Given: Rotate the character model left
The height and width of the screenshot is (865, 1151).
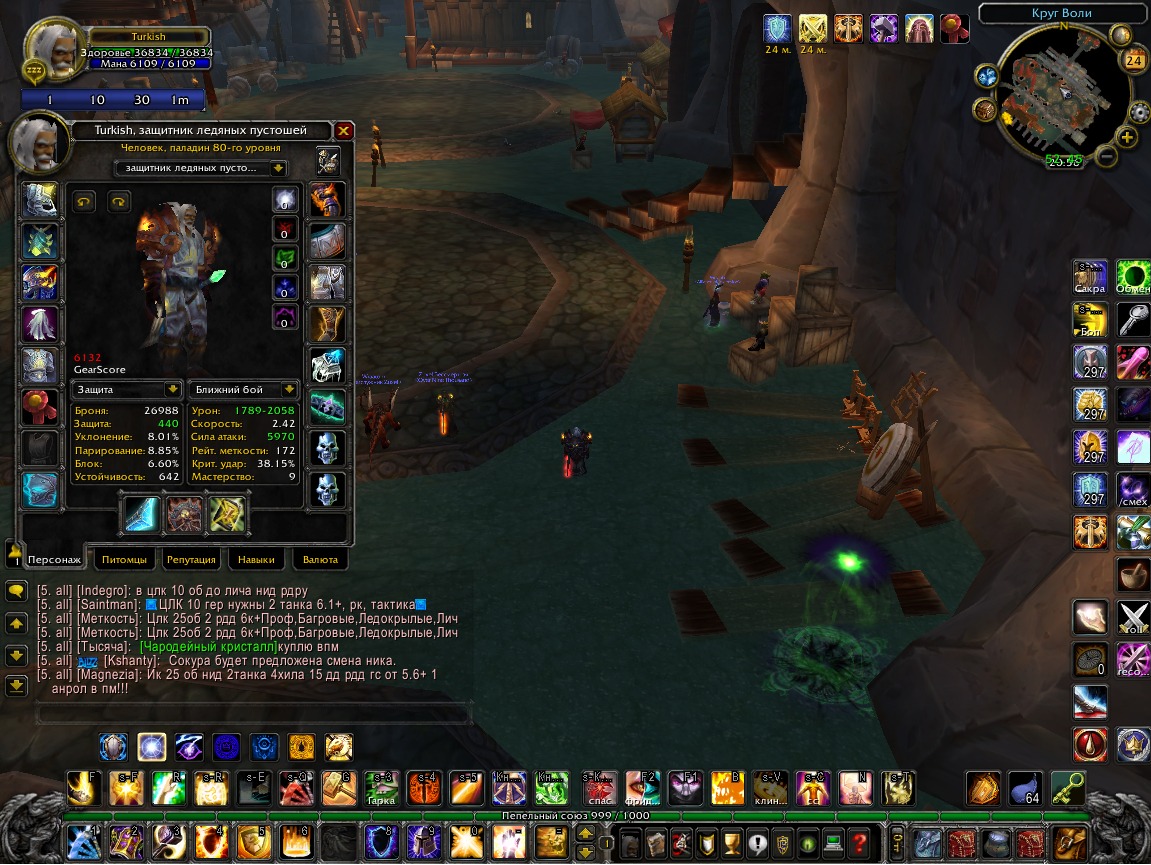Looking at the screenshot, I should [x=85, y=203].
